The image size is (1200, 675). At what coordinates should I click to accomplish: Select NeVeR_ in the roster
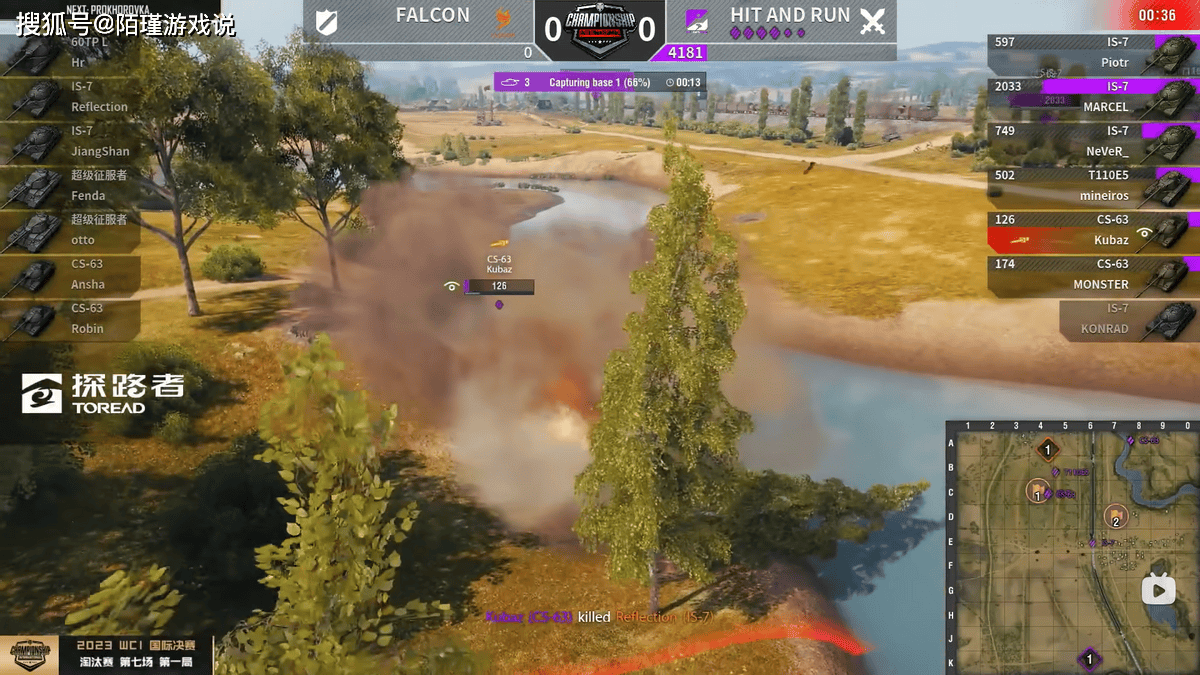(1090, 141)
